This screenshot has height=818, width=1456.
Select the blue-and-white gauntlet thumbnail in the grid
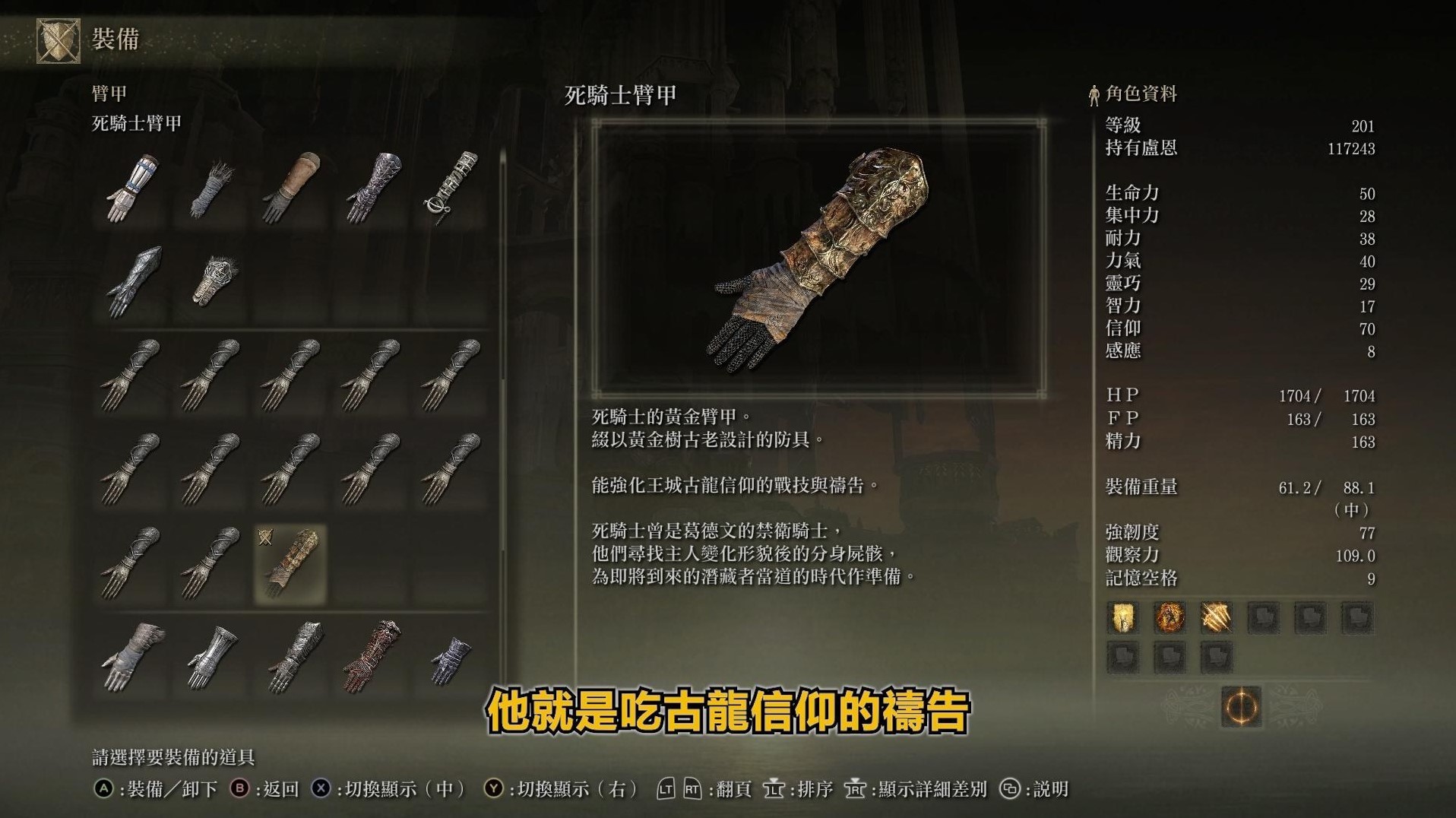131,186
